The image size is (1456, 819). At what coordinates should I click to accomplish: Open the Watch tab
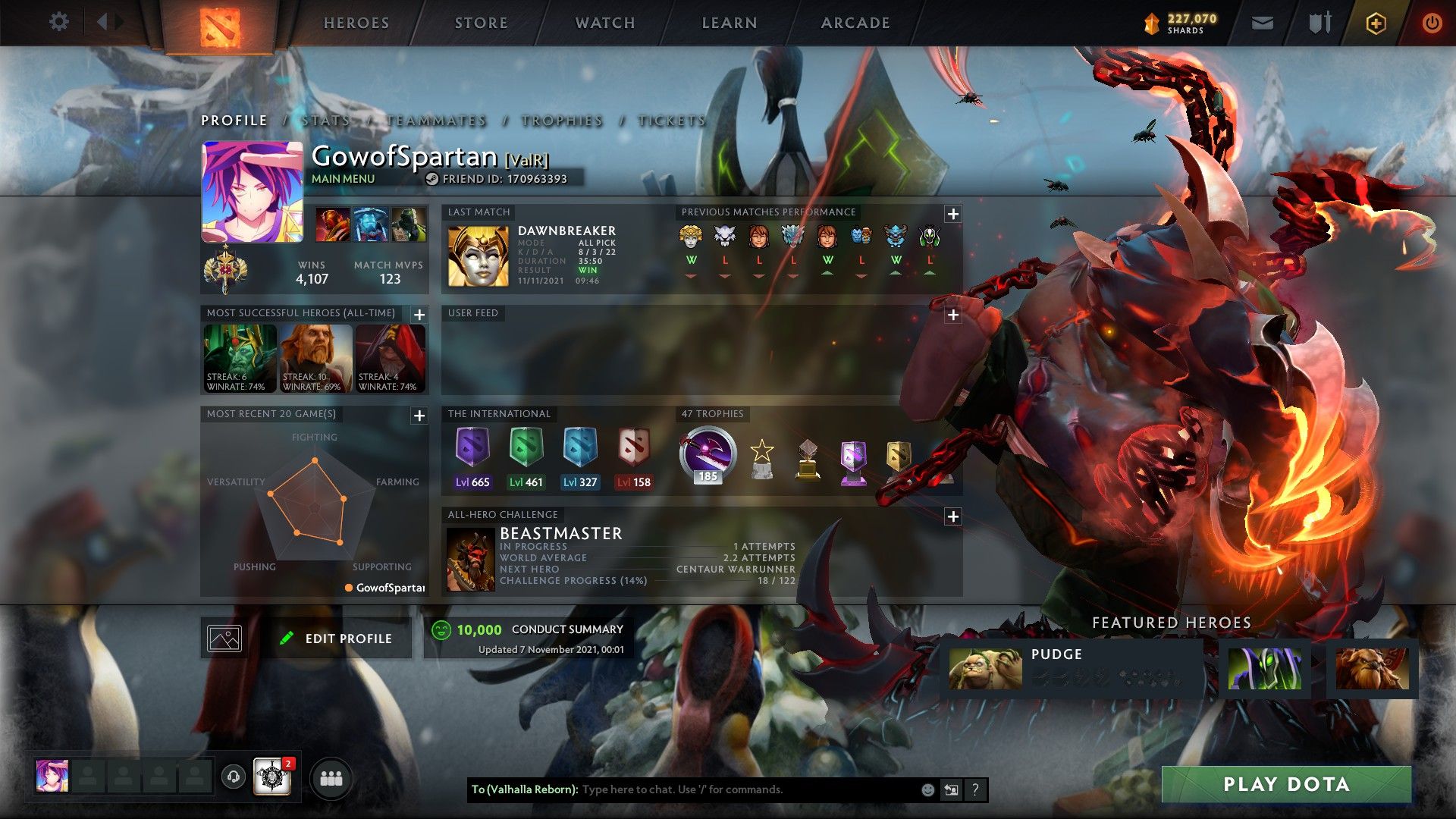[x=604, y=23]
